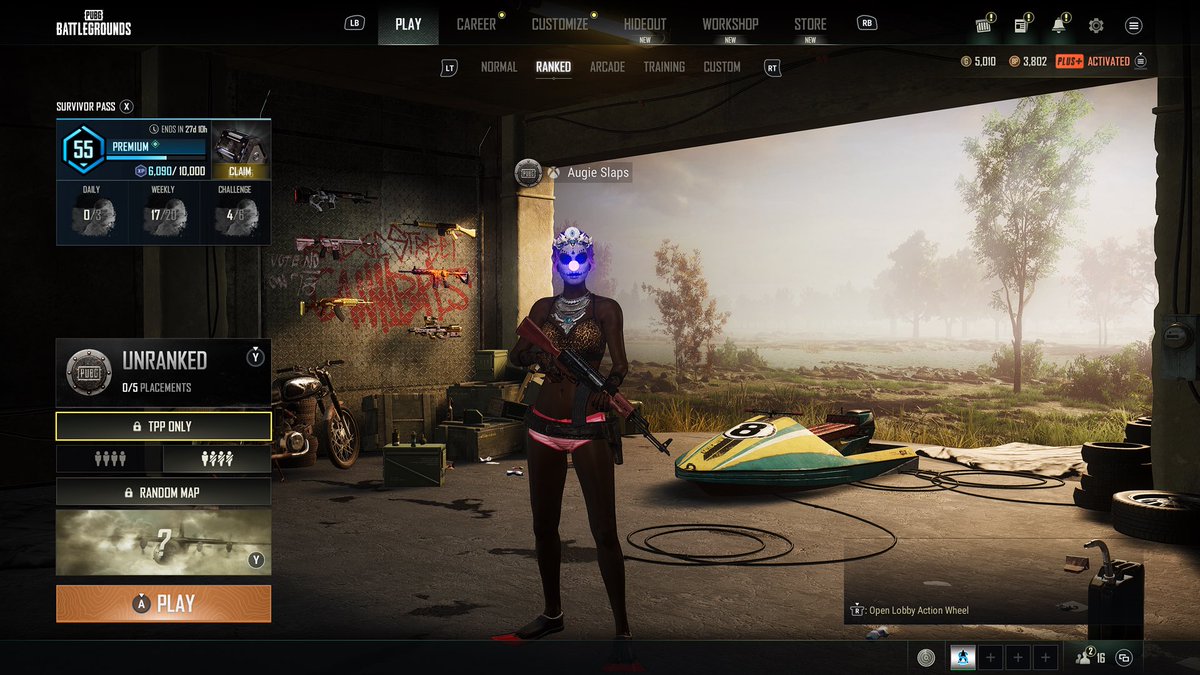Select the Normal match mode
The image size is (1200, 675).
499,67
